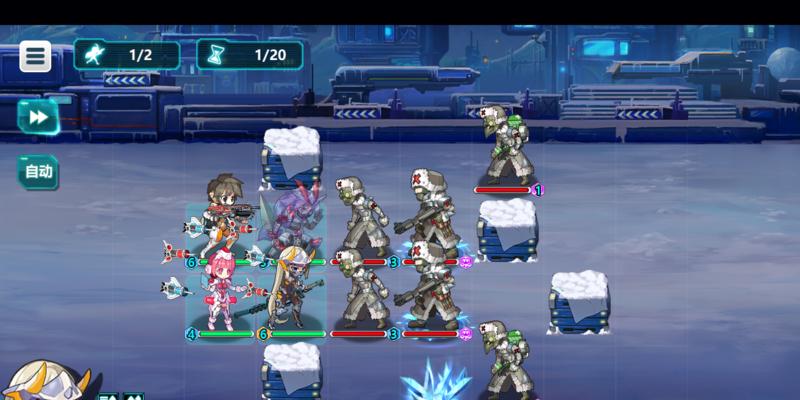Enable auto battle with the 自动 button
This screenshot has height=400, width=800.
(x=38, y=171)
